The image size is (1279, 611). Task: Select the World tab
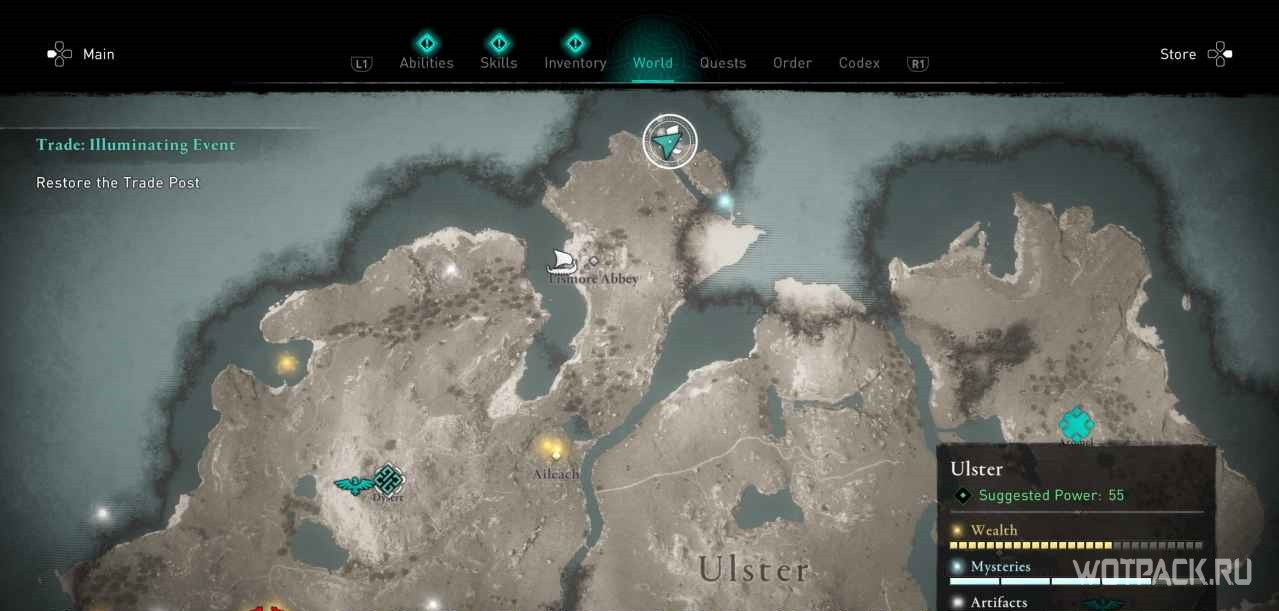[652, 62]
